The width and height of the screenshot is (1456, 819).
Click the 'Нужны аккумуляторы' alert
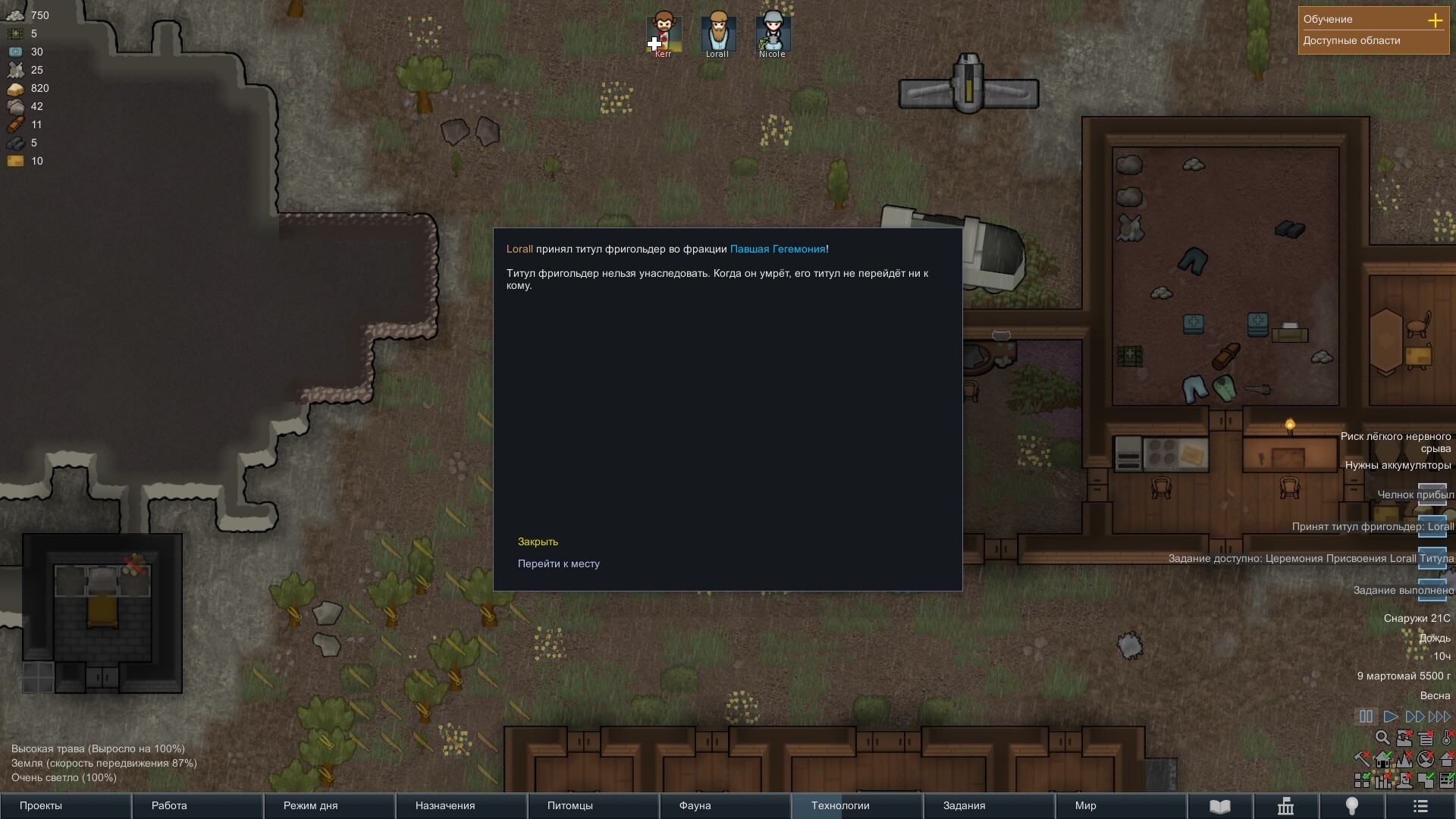pyautogui.click(x=1398, y=465)
